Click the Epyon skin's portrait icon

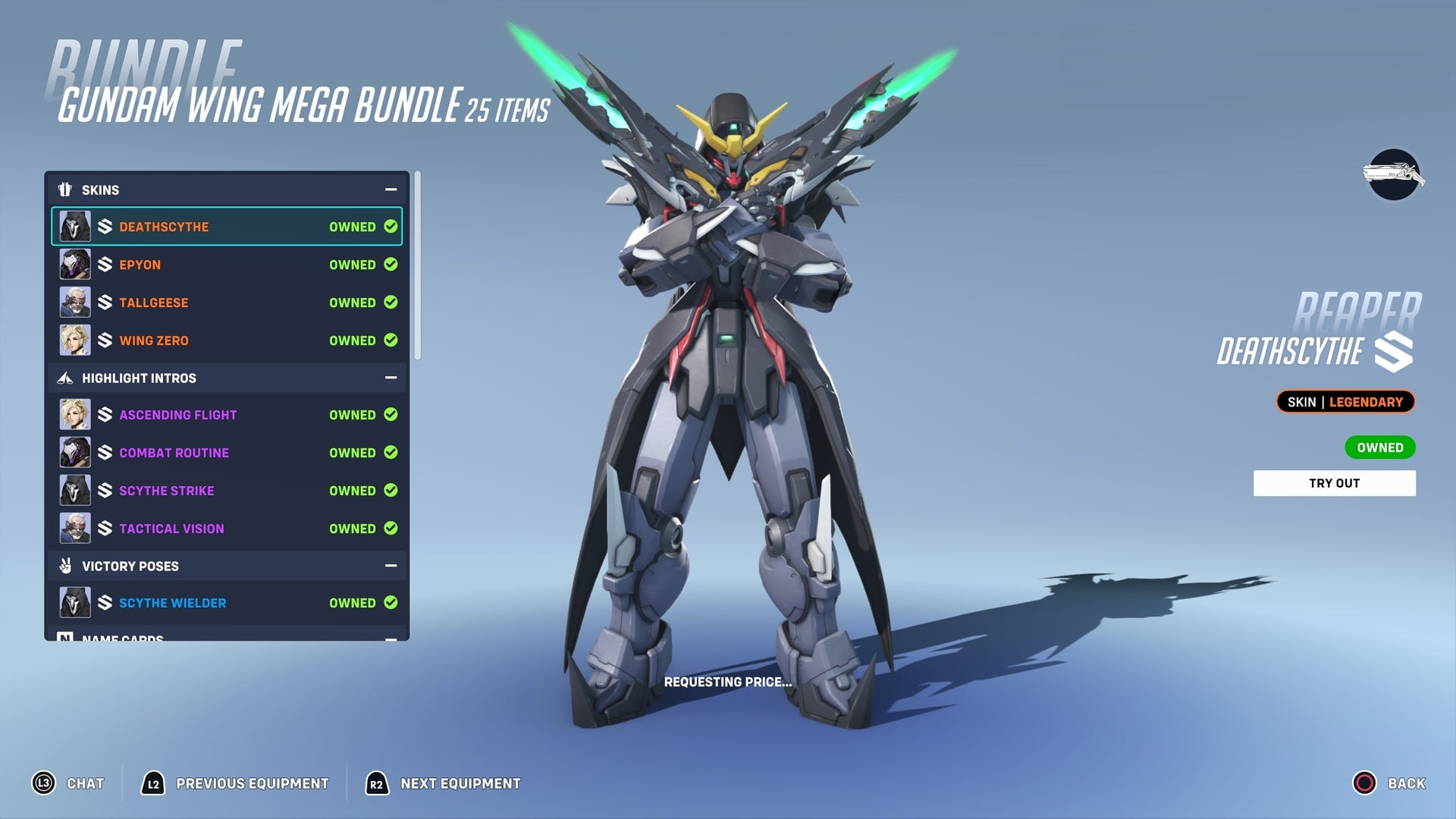click(x=74, y=264)
